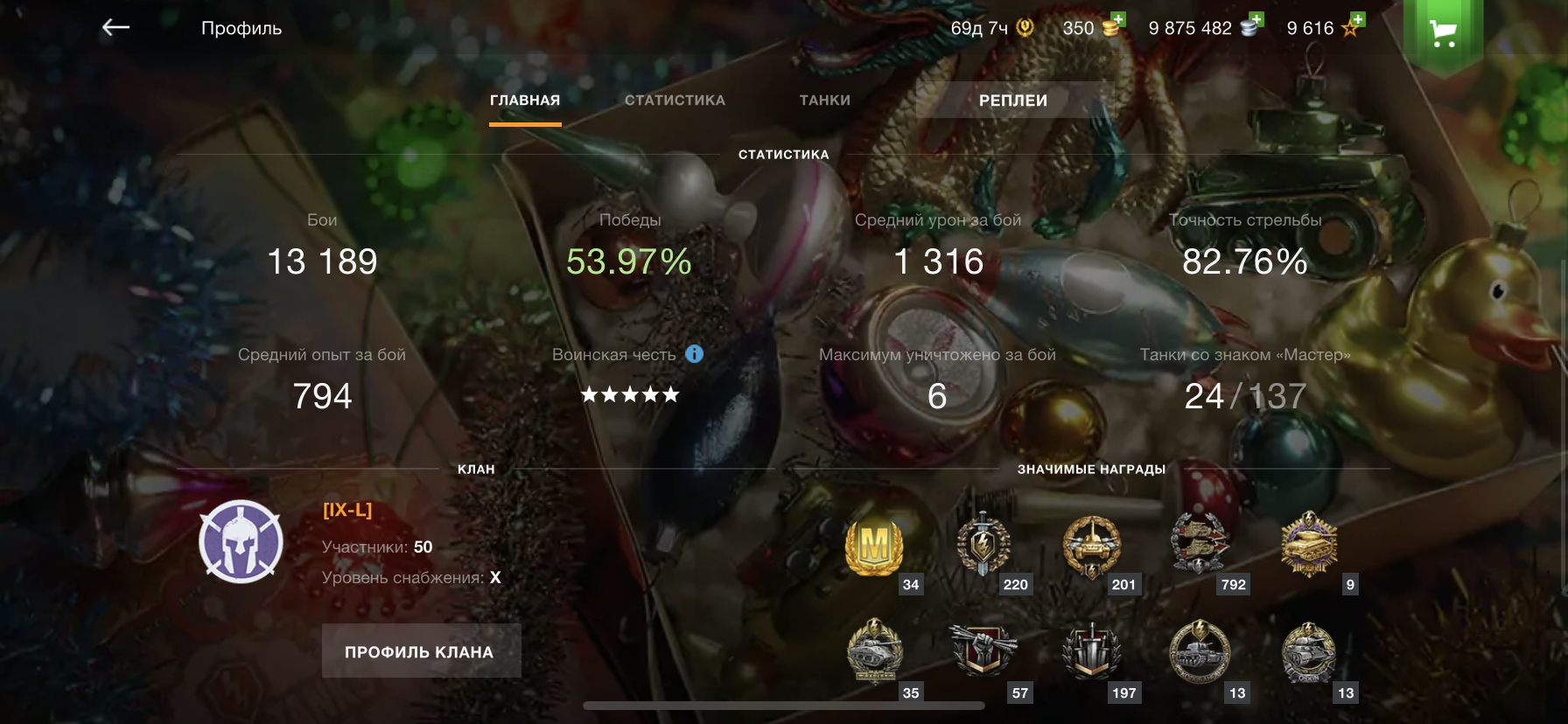This screenshot has height=724, width=1568.
Task: Select the clan emblem with helmet
Action: point(241,542)
